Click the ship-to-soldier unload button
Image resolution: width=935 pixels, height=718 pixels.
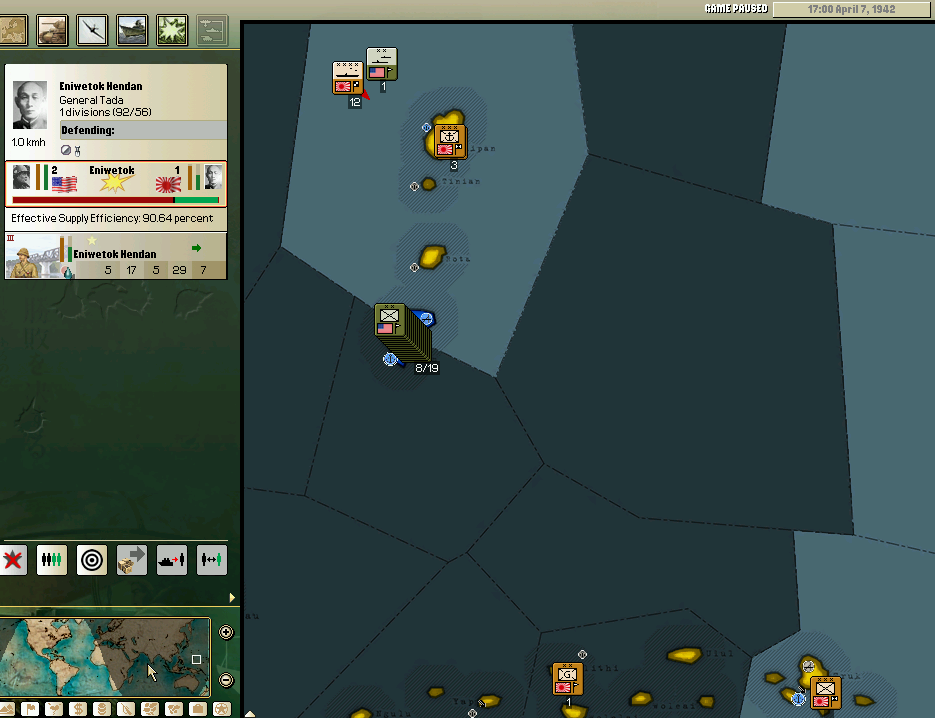coord(172,560)
